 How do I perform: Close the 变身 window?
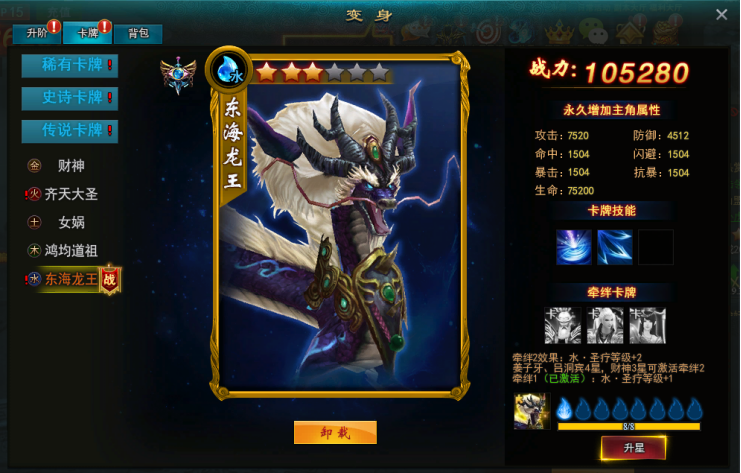click(722, 15)
